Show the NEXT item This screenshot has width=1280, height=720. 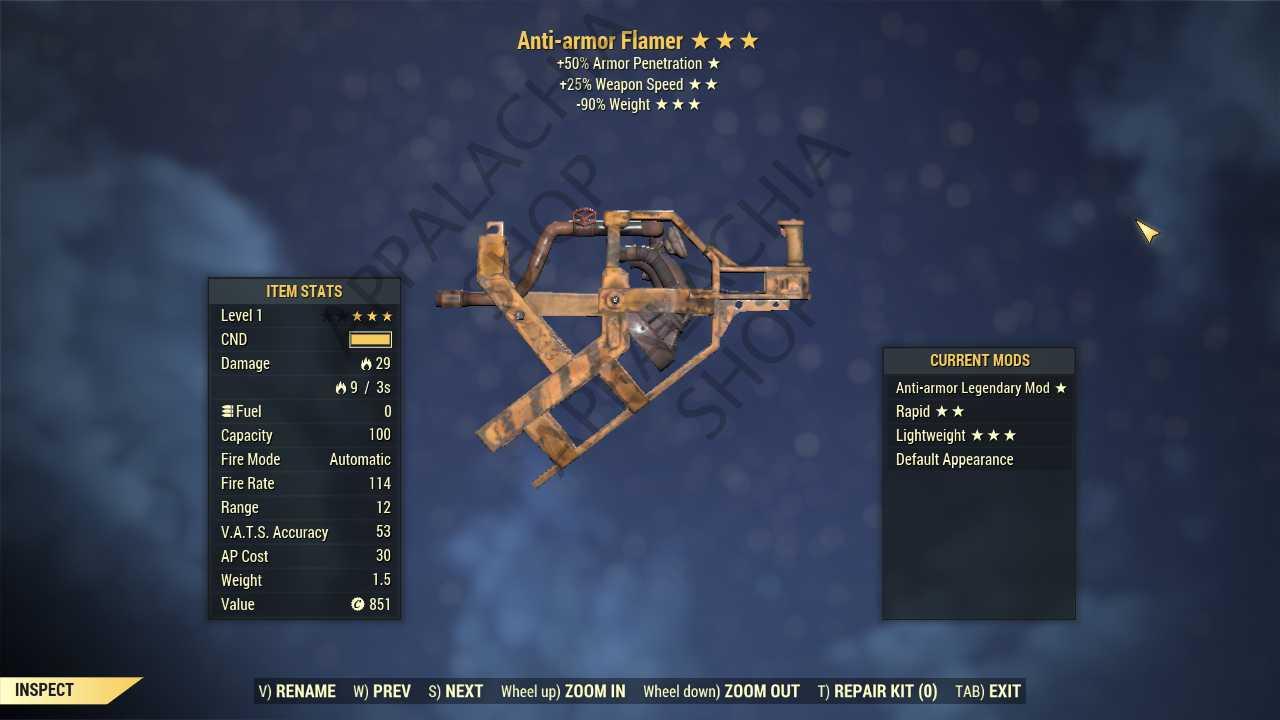456,691
